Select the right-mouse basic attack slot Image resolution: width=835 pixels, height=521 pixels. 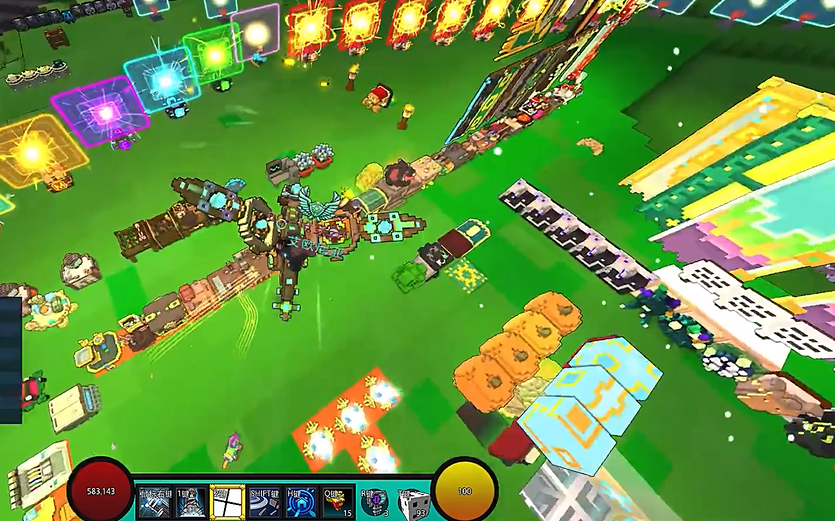coord(155,500)
